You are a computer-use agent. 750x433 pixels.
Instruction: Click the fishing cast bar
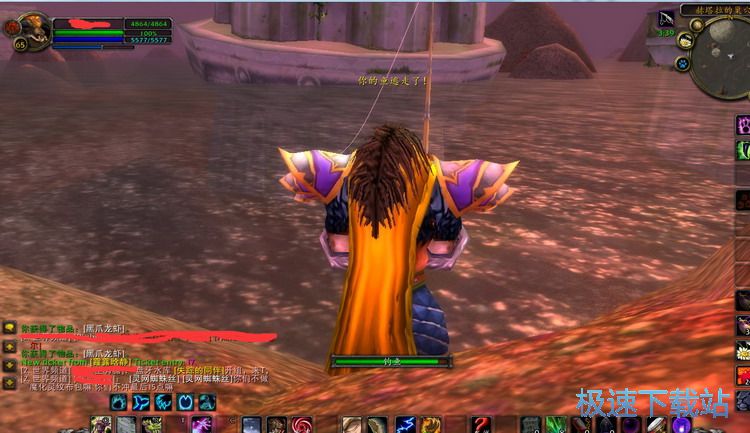tap(390, 361)
